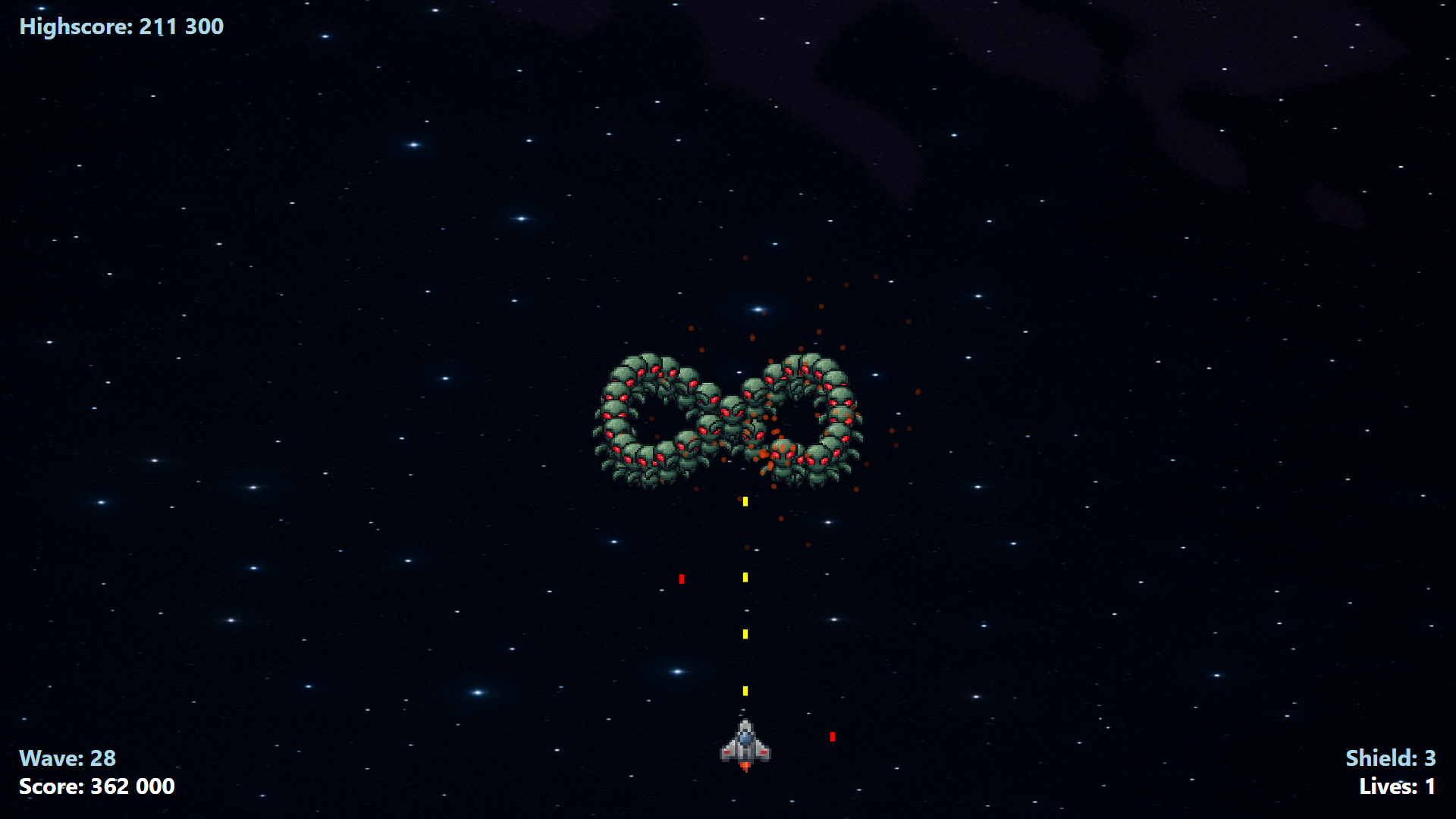
Task: Click the yellow player bullet nearest the ship
Action: (744, 691)
